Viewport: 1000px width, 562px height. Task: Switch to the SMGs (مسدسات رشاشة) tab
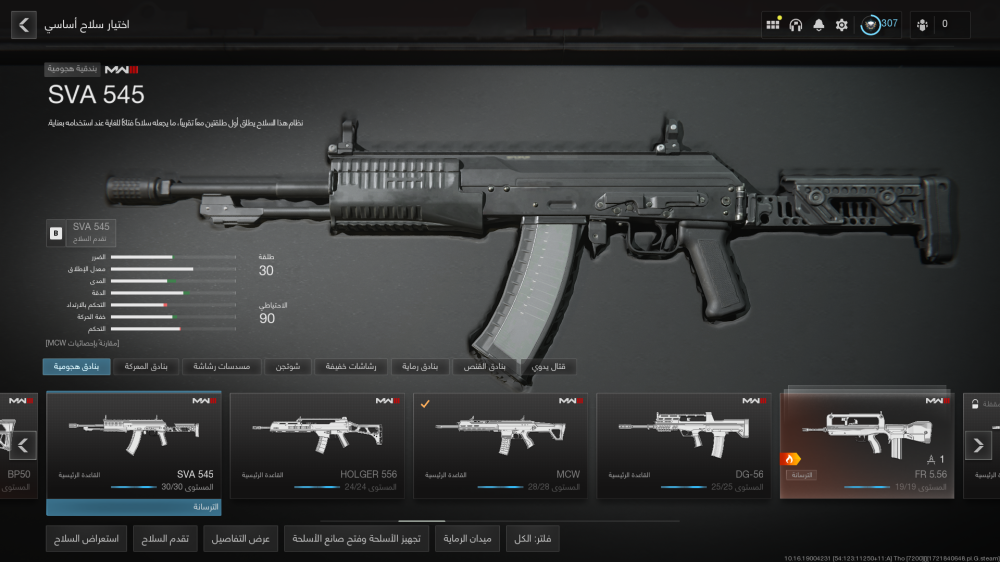[222, 367]
